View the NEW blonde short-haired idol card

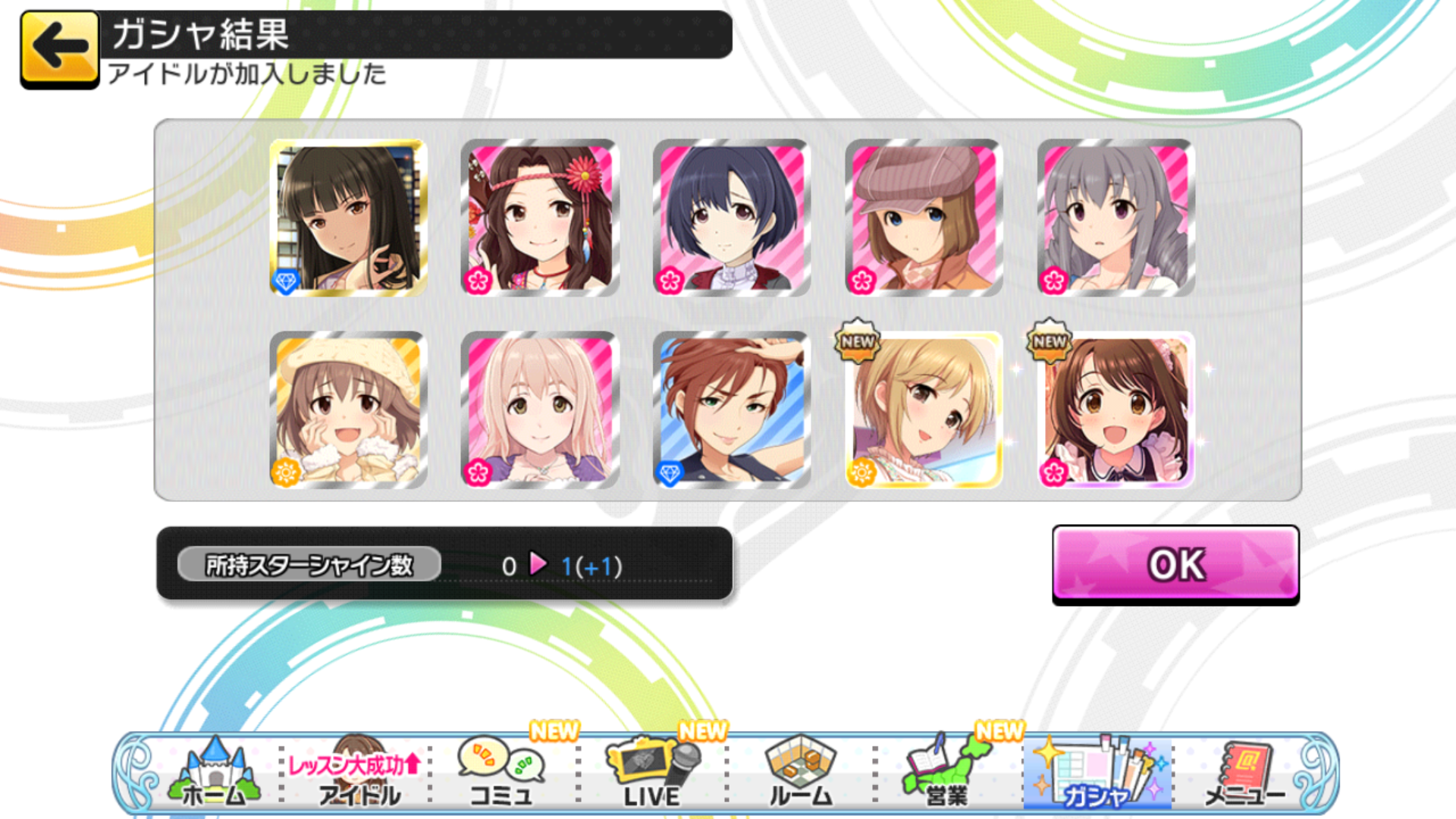(x=924, y=409)
